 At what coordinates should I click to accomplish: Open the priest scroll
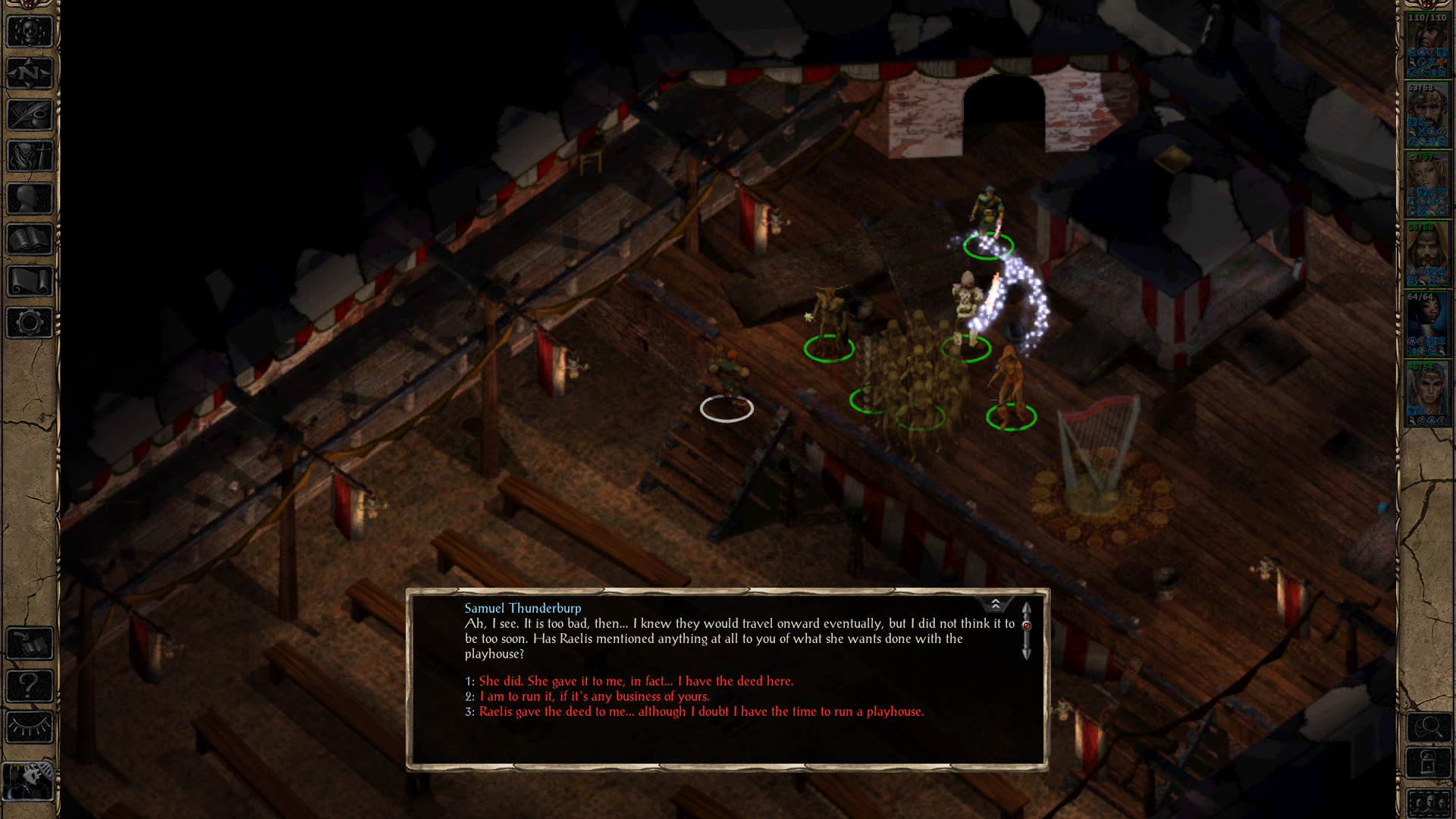click(30, 281)
